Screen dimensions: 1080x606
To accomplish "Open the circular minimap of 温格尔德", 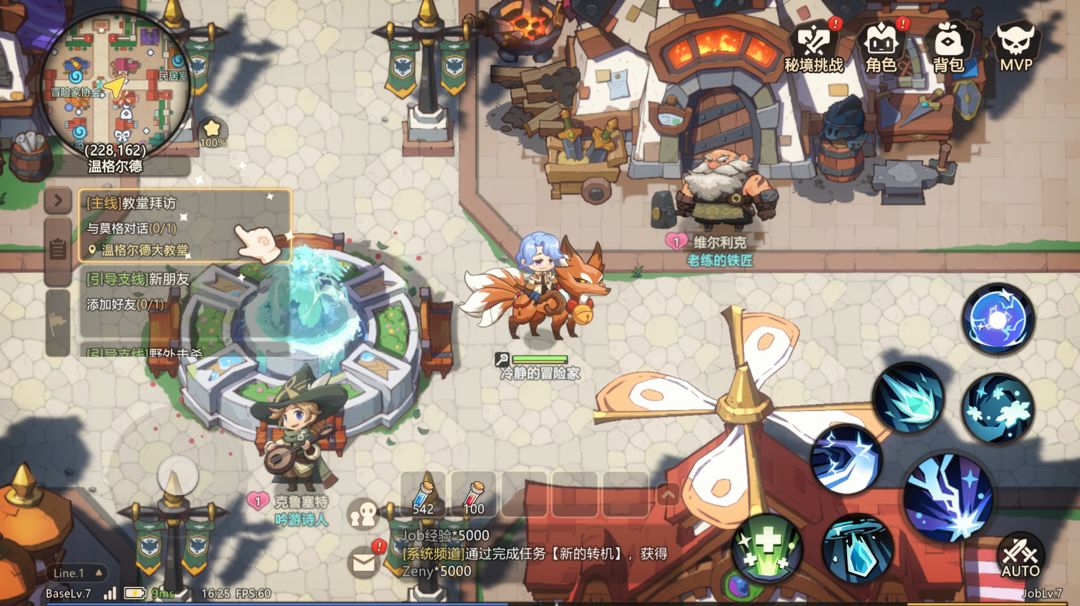I will pos(117,85).
